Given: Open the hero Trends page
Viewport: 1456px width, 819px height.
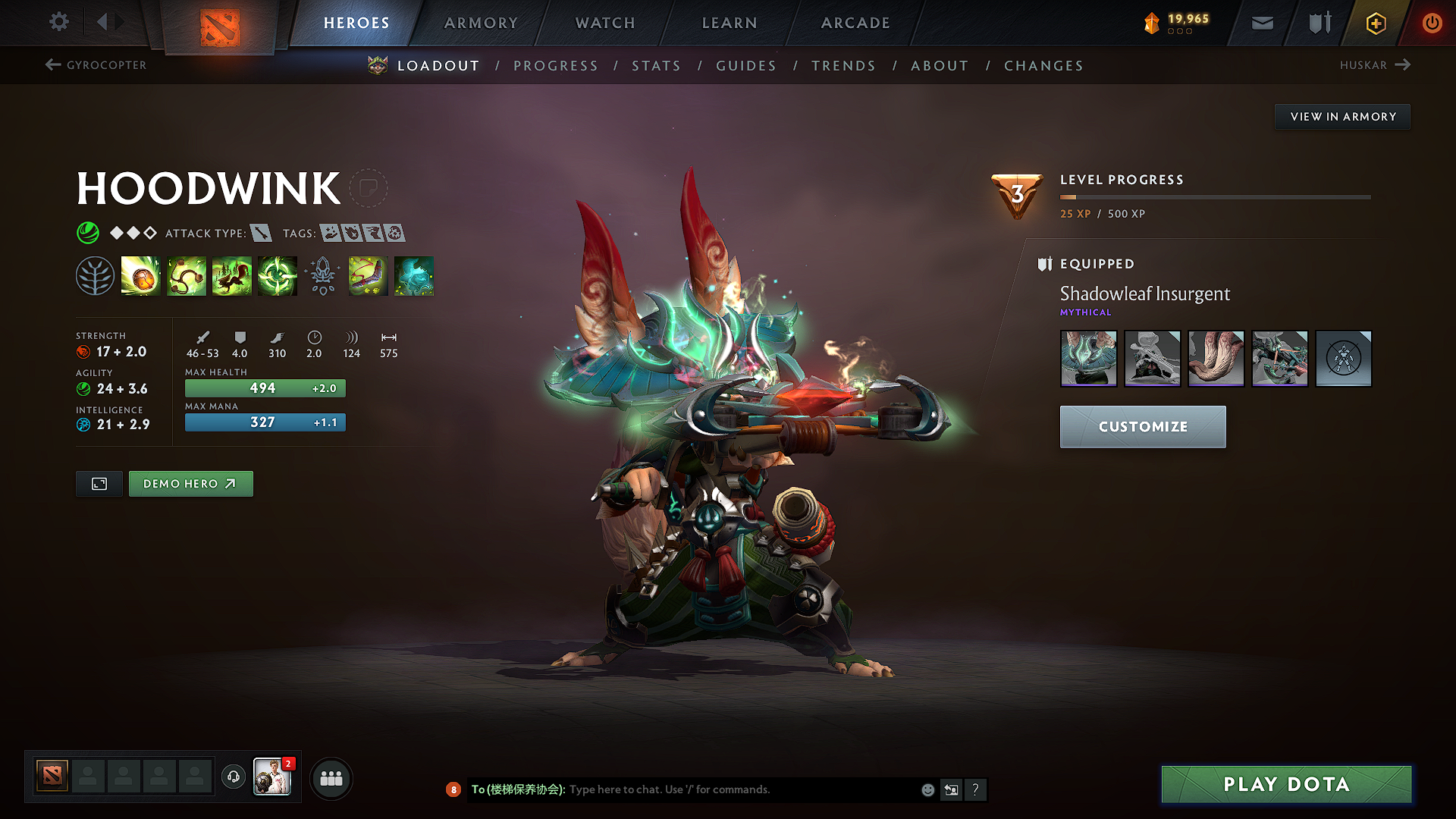Looking at the screenshot, I should [843, 66].
